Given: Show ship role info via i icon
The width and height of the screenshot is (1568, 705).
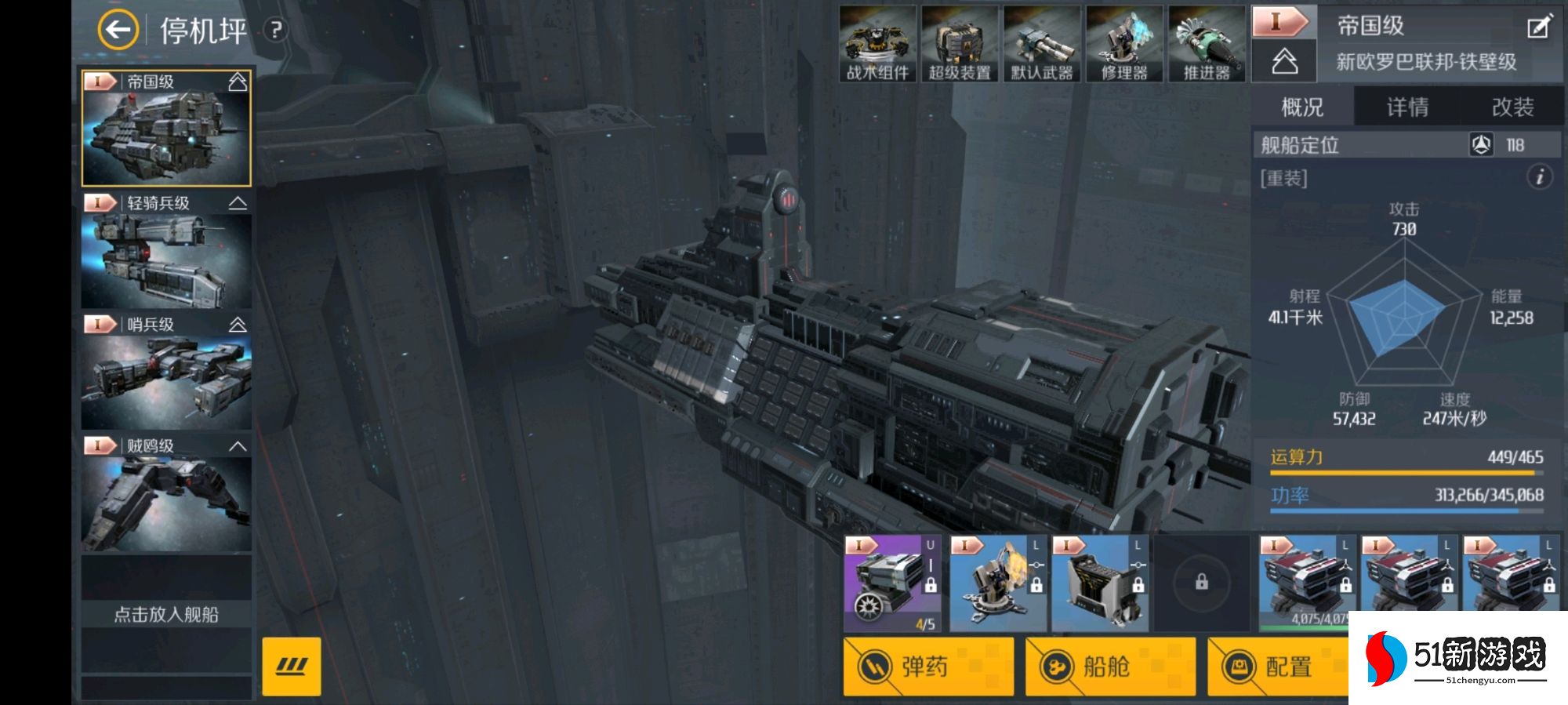Looking at the screenshot, I should [1539, 177].
